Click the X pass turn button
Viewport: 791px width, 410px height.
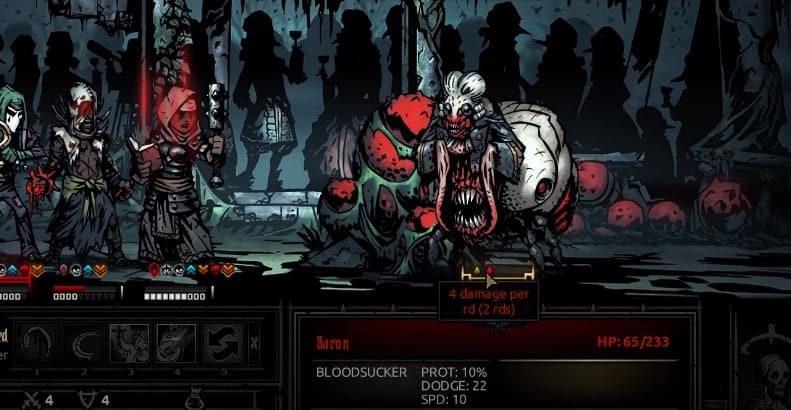click(x=254, y=343)
